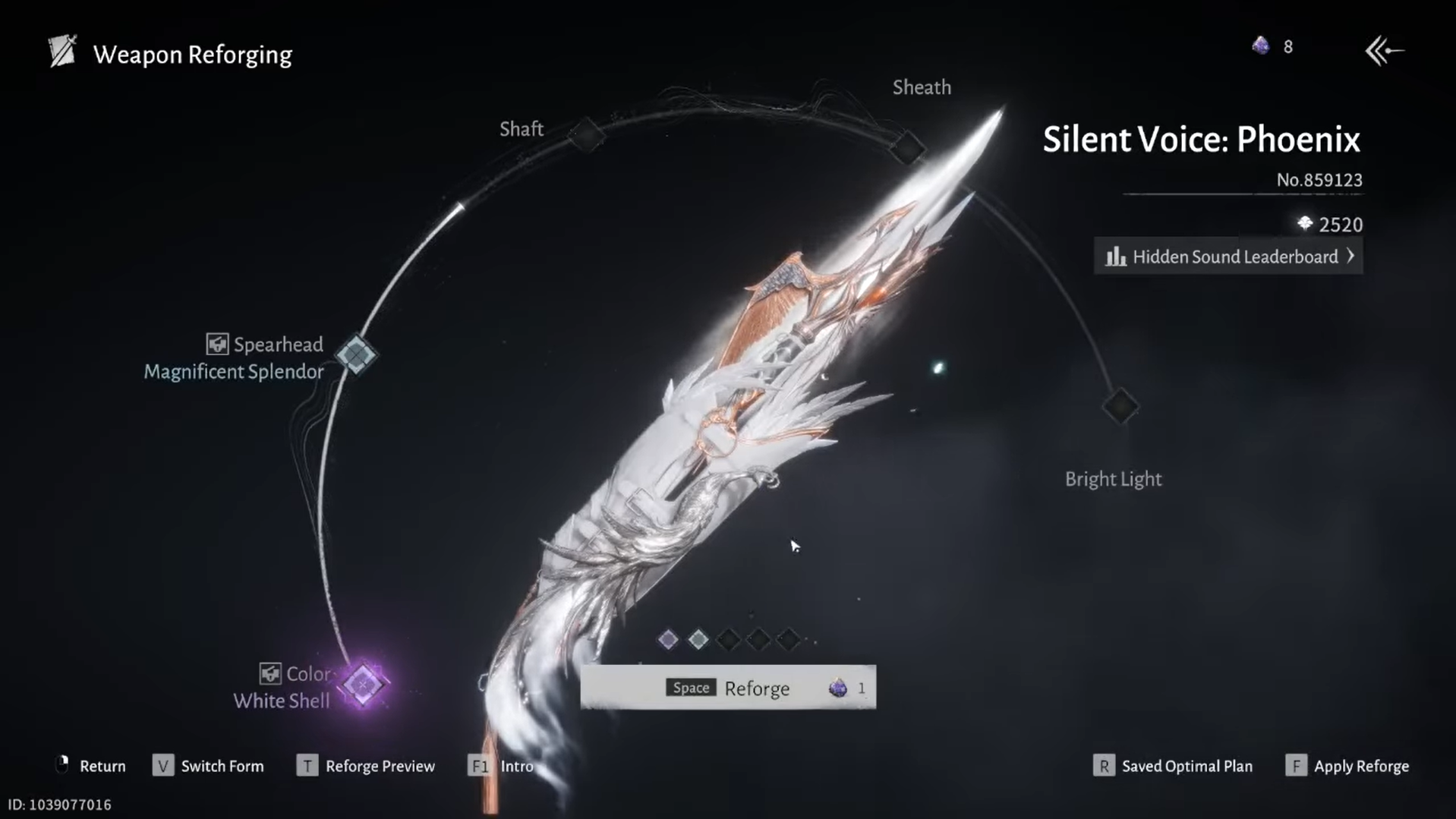Click the Reforge button

tap(727, 688)
